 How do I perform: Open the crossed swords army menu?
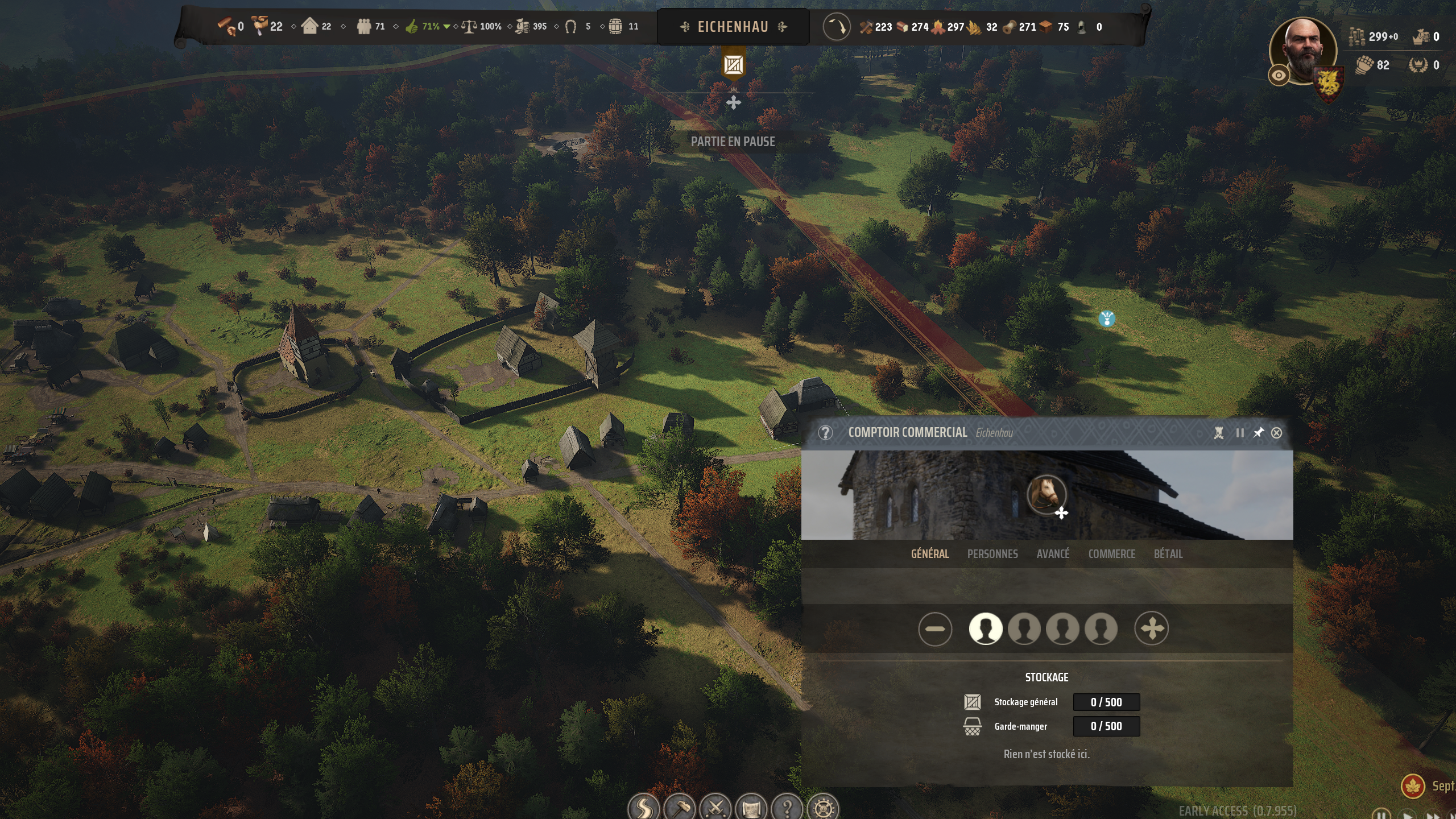[715, 806]
